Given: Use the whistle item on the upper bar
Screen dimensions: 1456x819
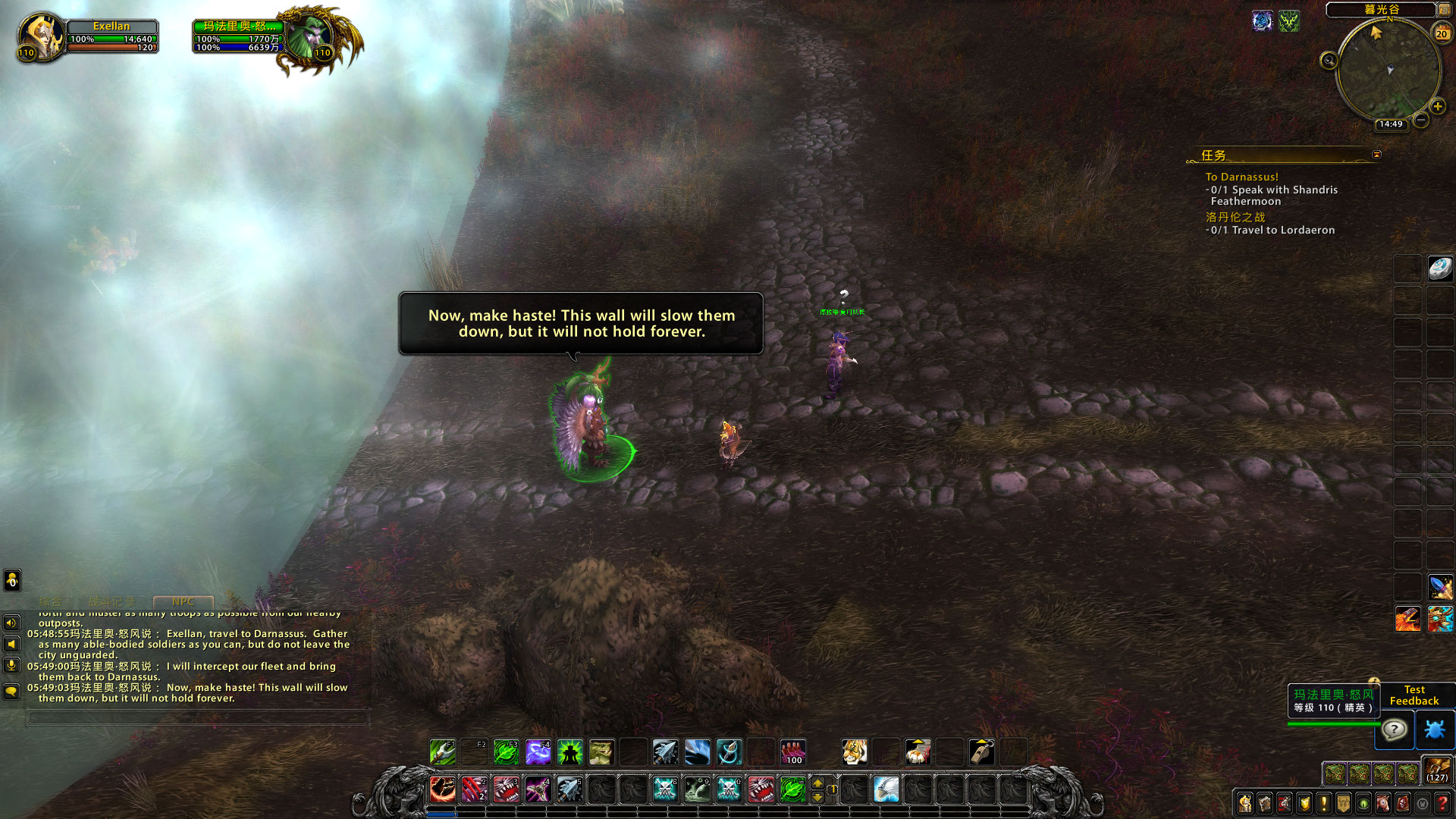Looking at the screenshot, I should click(981, 752).
